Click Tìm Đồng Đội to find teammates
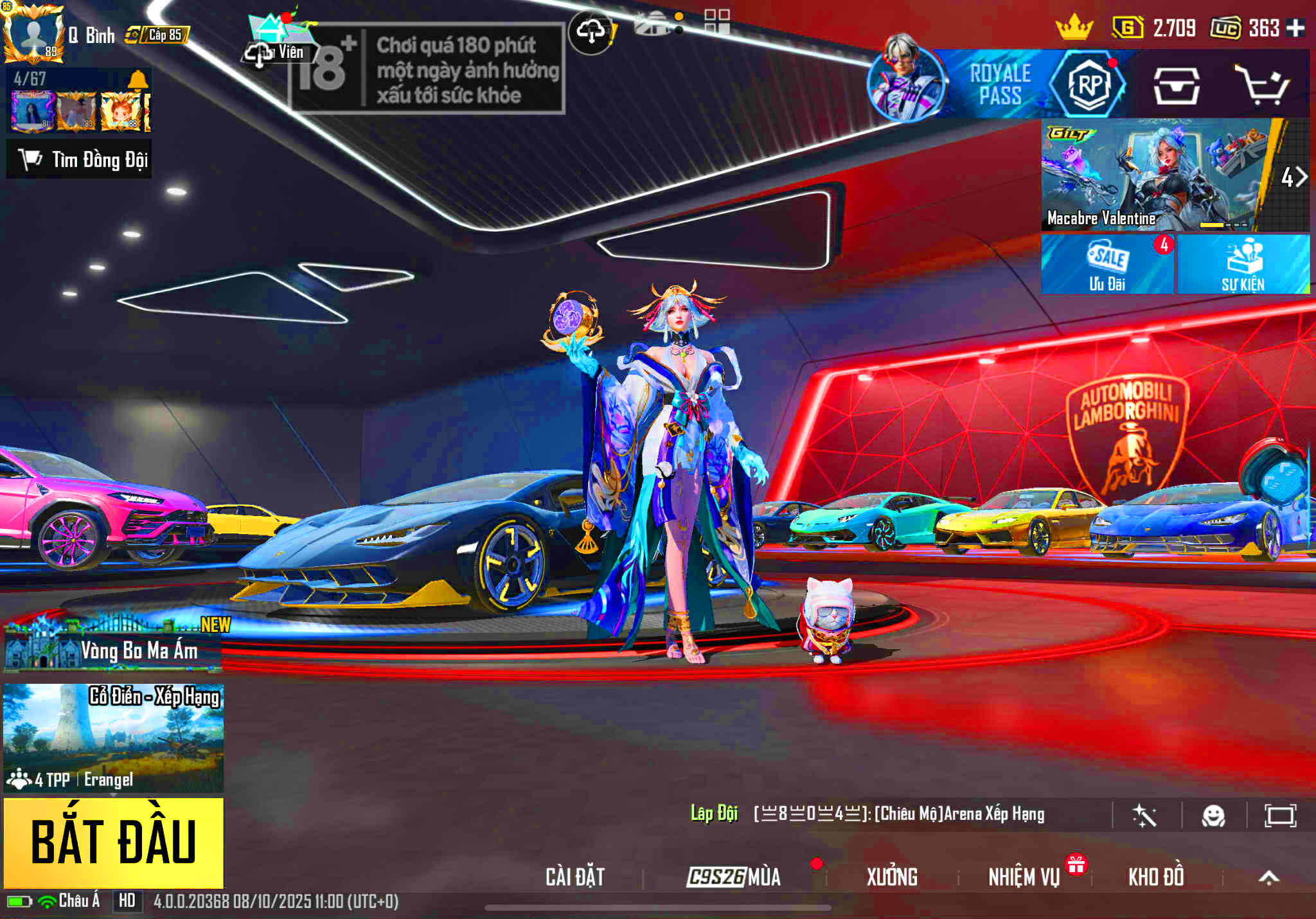 point(80,159)
